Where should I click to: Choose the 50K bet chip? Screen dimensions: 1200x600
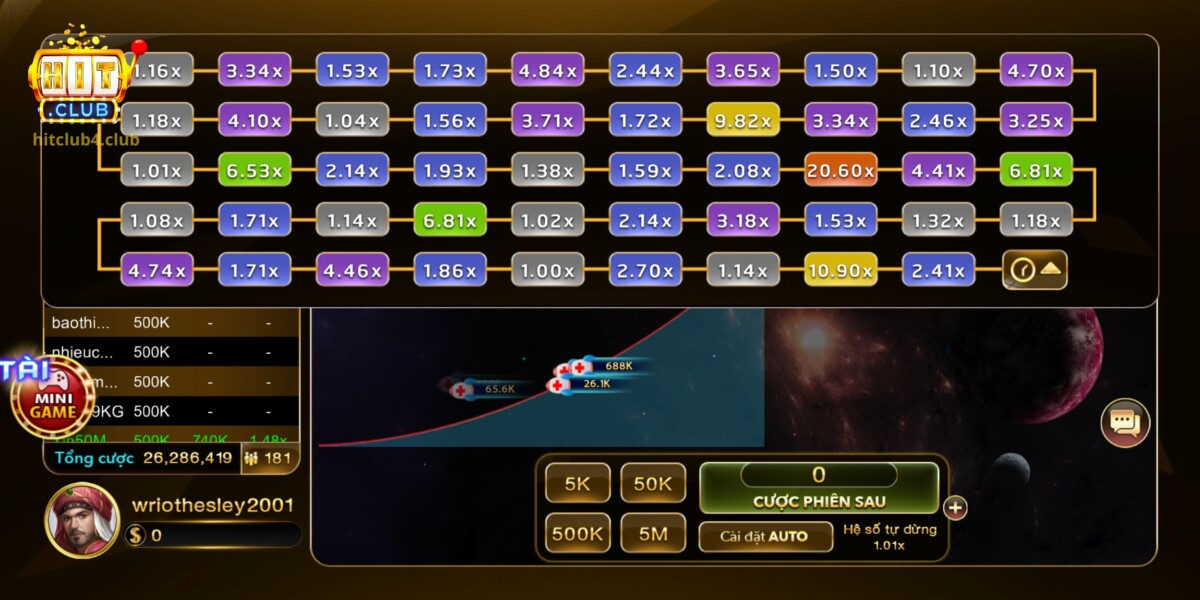click(x=653, y=484)
